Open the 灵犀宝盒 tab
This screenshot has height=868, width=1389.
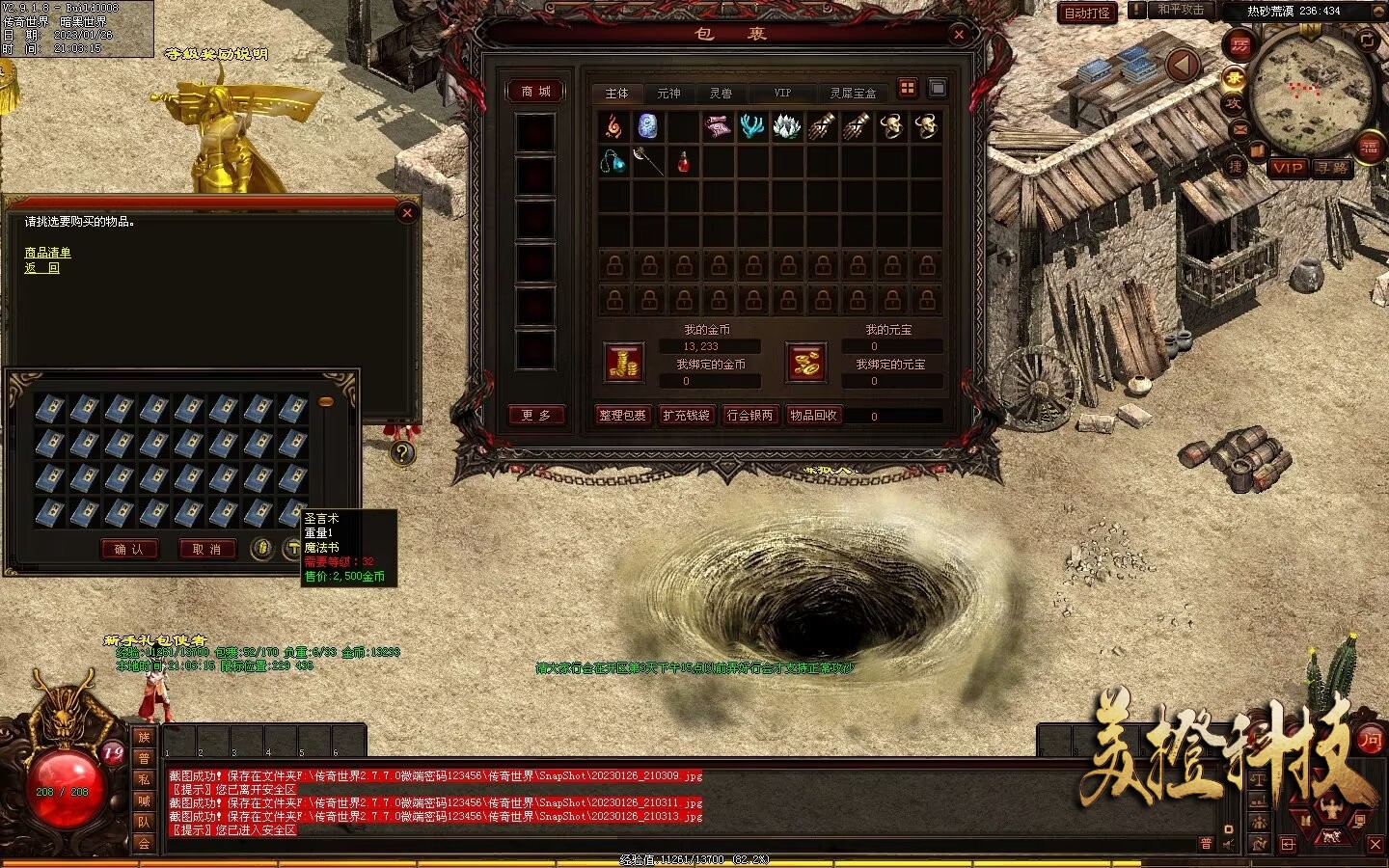point(853,94)
